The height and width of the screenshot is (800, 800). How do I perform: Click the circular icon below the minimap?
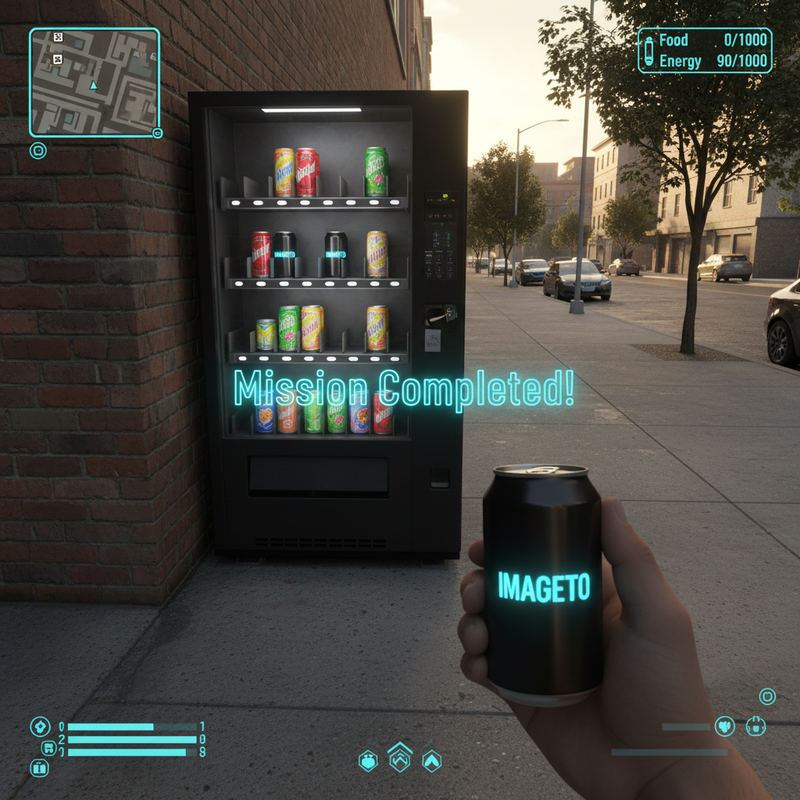(x=38, y=151)
